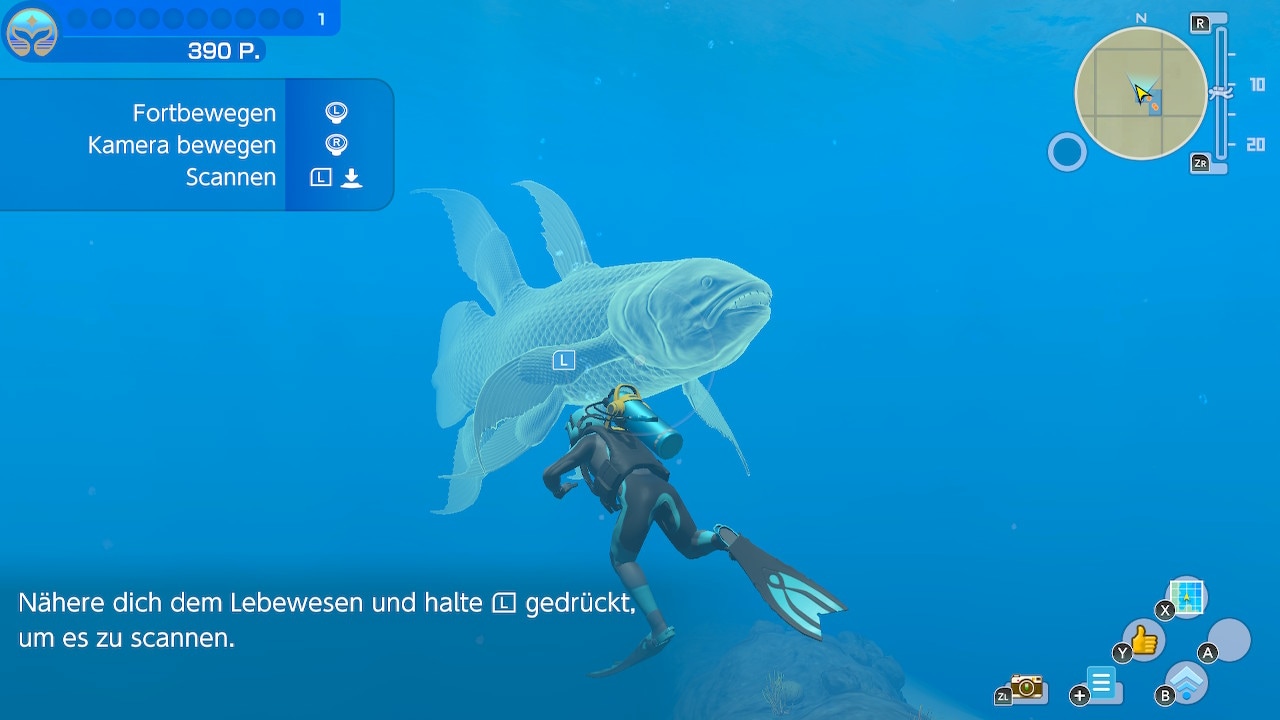Select the Scannen control entry
1280x720 pixels.
(231, 177)
